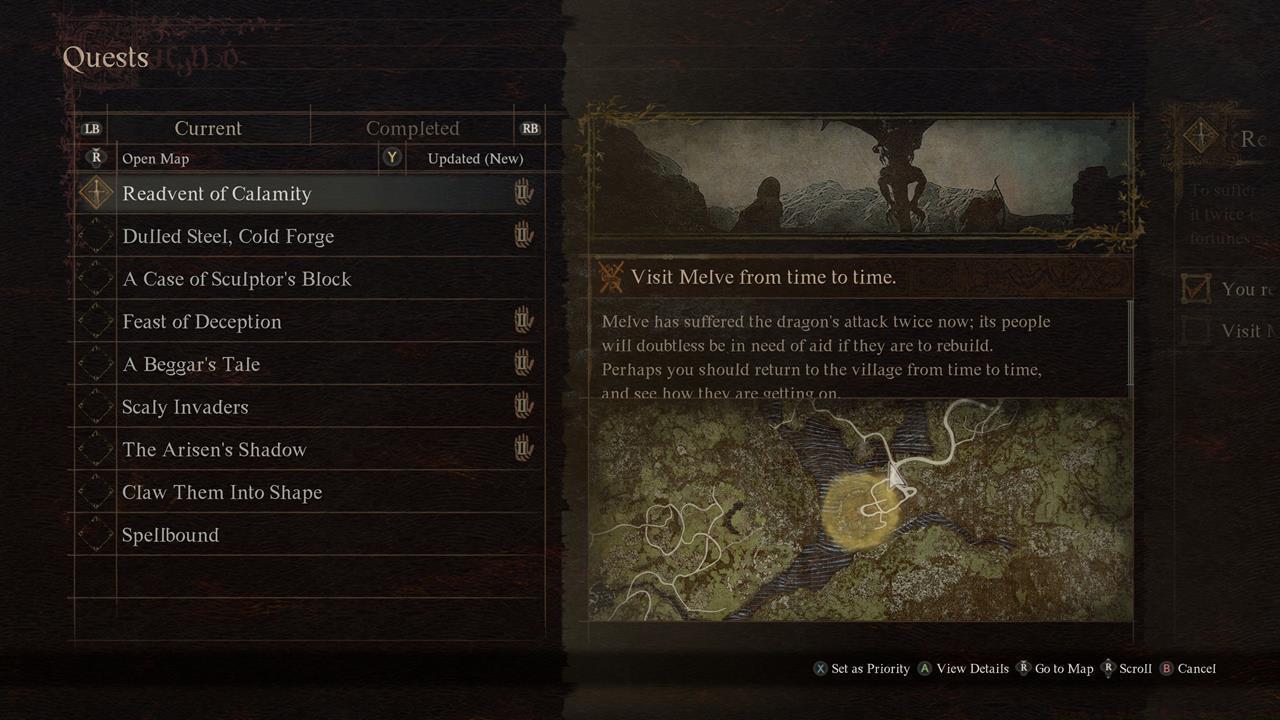Select the diamond quest icon beside Spellbound

point(94,534)
